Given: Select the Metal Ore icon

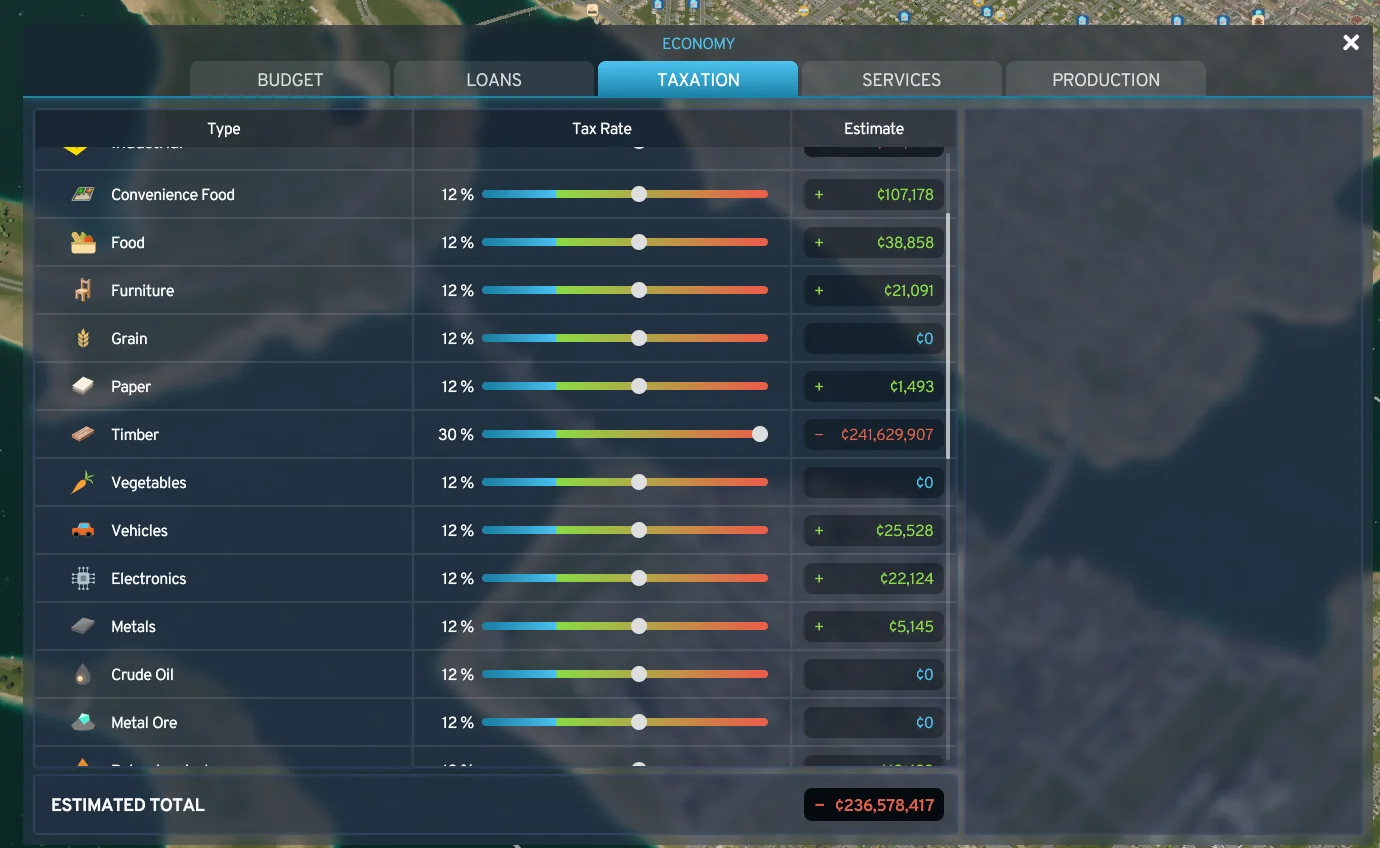Looking at the screenshot, I should click(81, 722).
